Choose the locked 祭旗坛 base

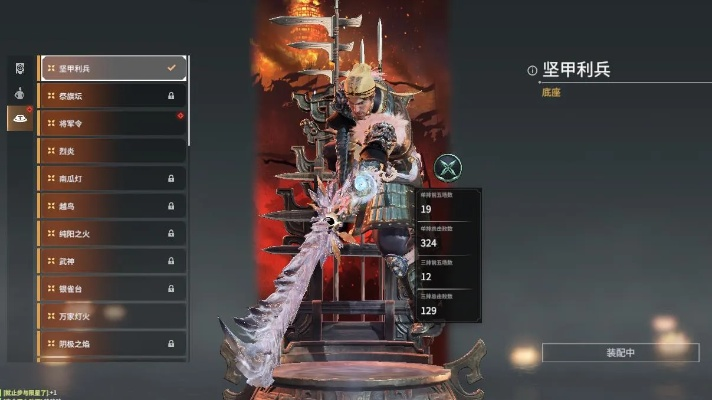tap(112, 96)
